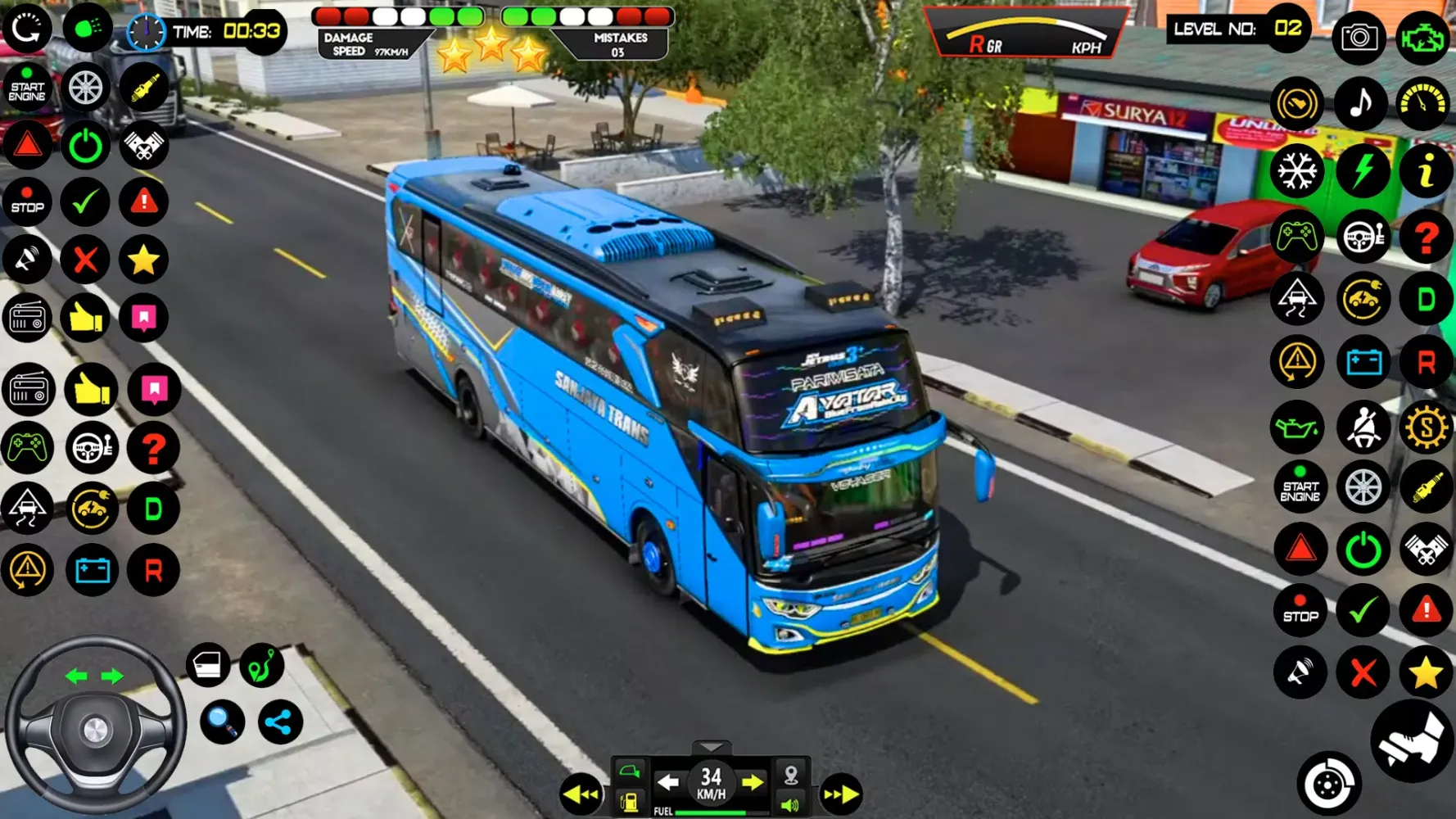Hit the round brake disc button
This screenshot has height=819, width=1456.
(1328, 785)
